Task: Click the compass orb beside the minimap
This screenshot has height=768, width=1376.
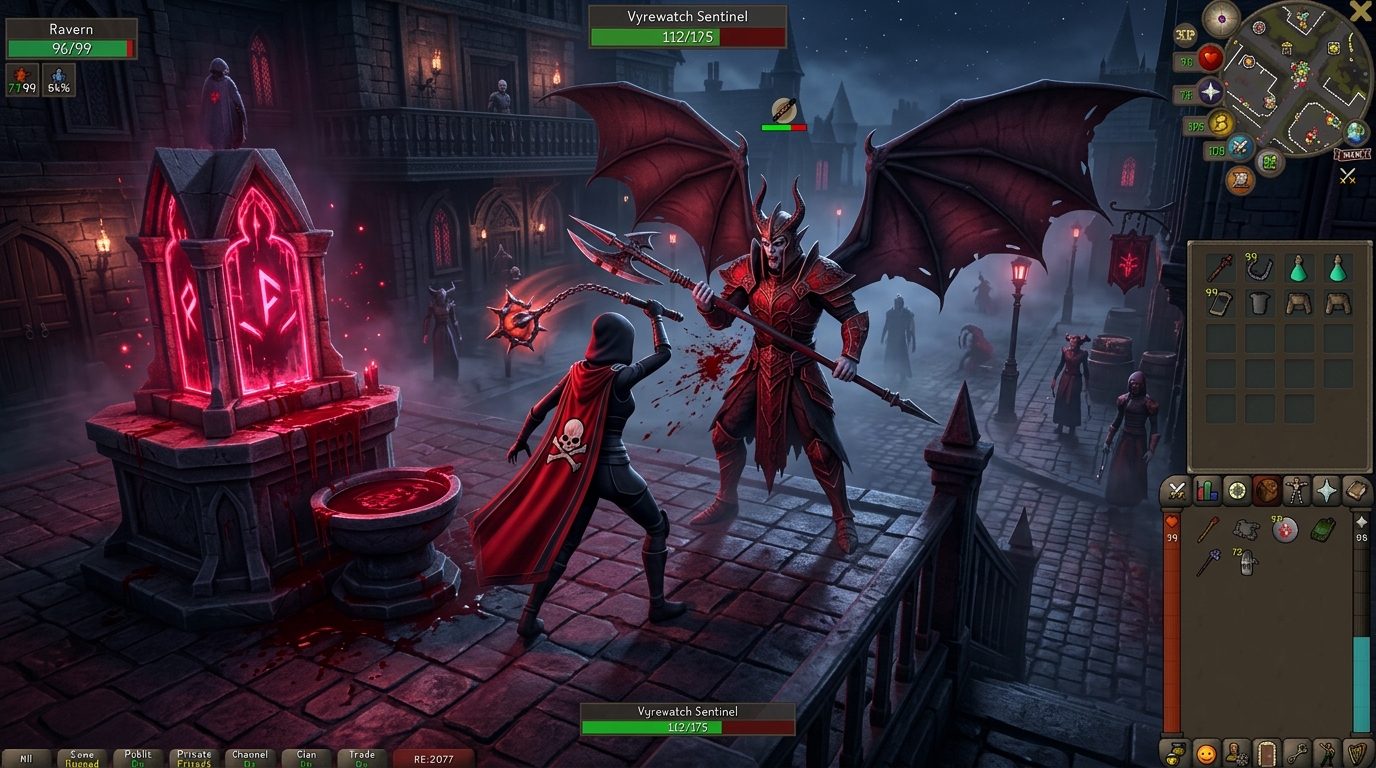Action: point(1221,18)
